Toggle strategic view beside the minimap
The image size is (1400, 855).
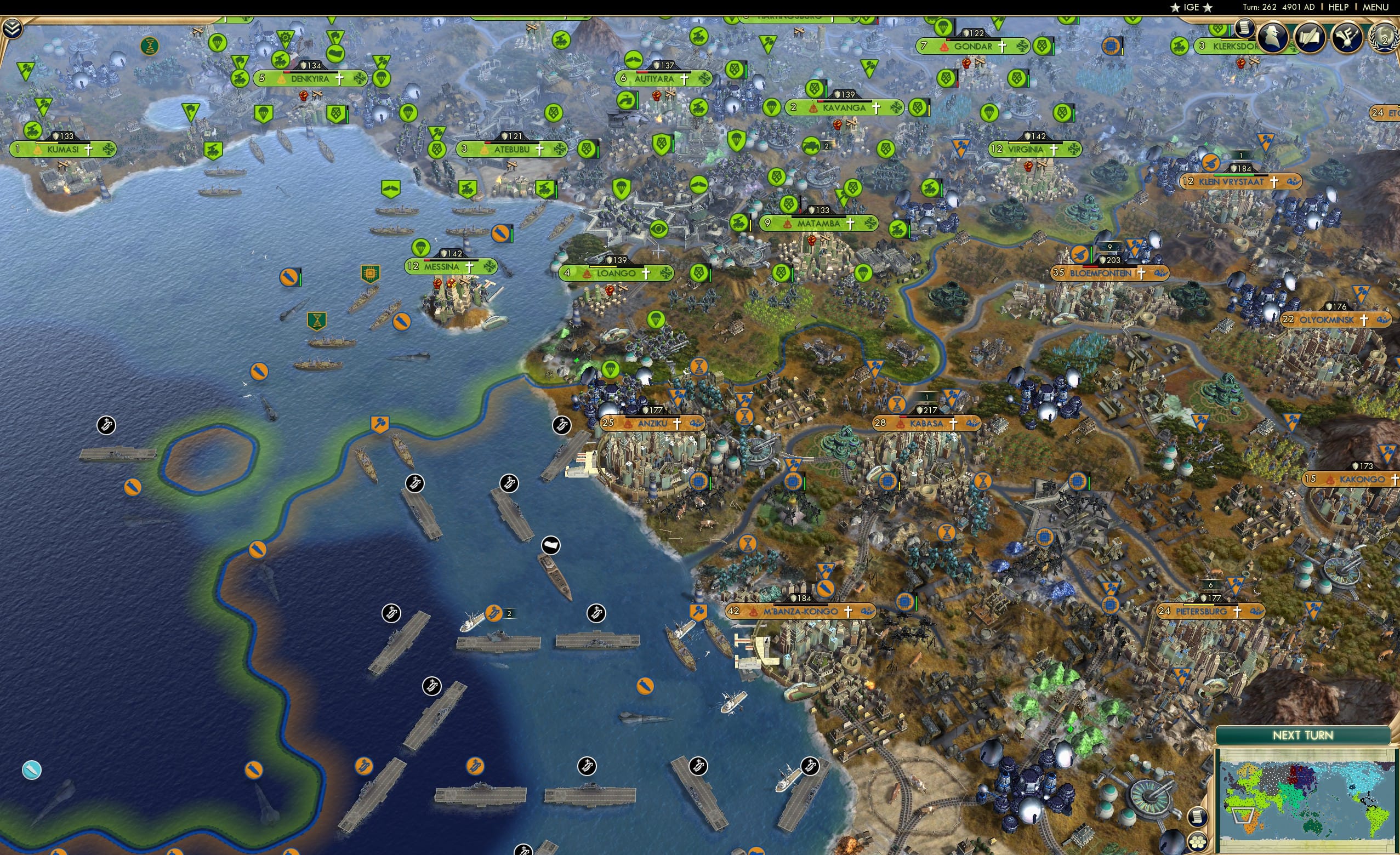(1198, 842)
